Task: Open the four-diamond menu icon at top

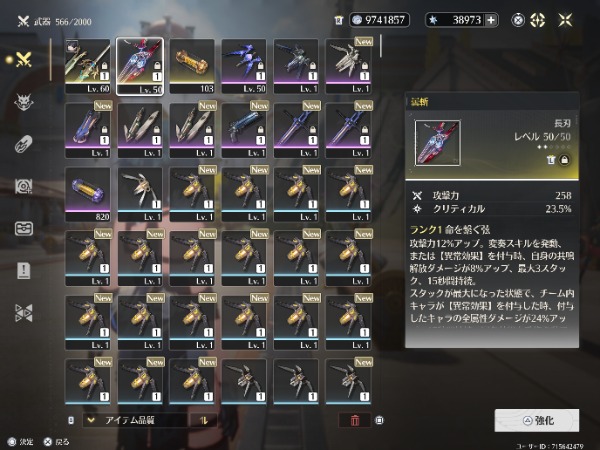Action: [x=538, y=20]
